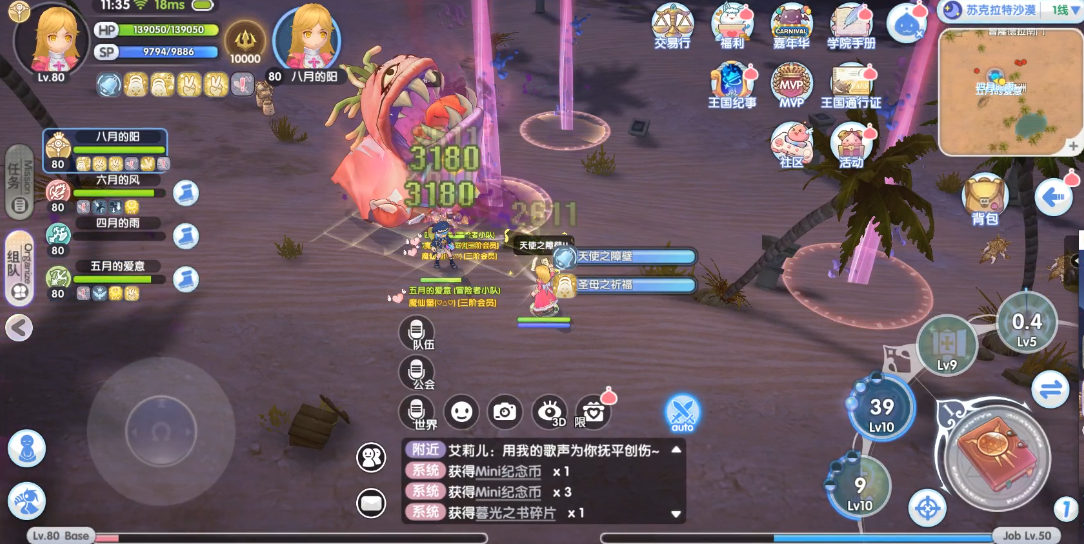This screenshot has height=544, width=1084.
Task: Open the 背包 backpack inventory
Action: [x=984, y=195]
